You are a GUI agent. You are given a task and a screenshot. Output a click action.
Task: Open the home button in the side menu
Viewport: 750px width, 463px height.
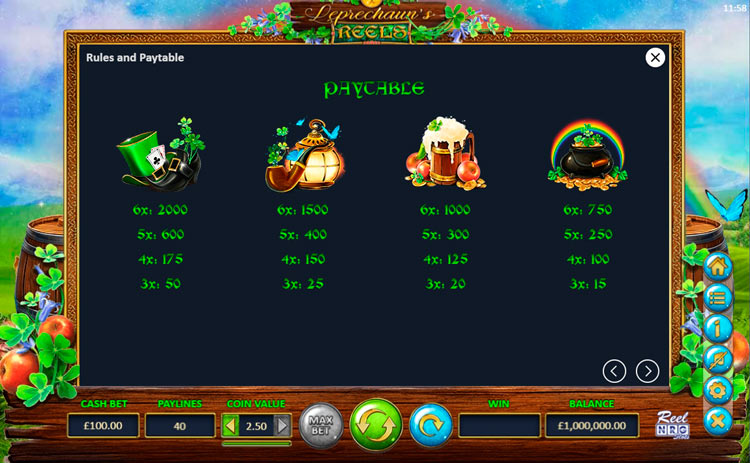point(717,268)
